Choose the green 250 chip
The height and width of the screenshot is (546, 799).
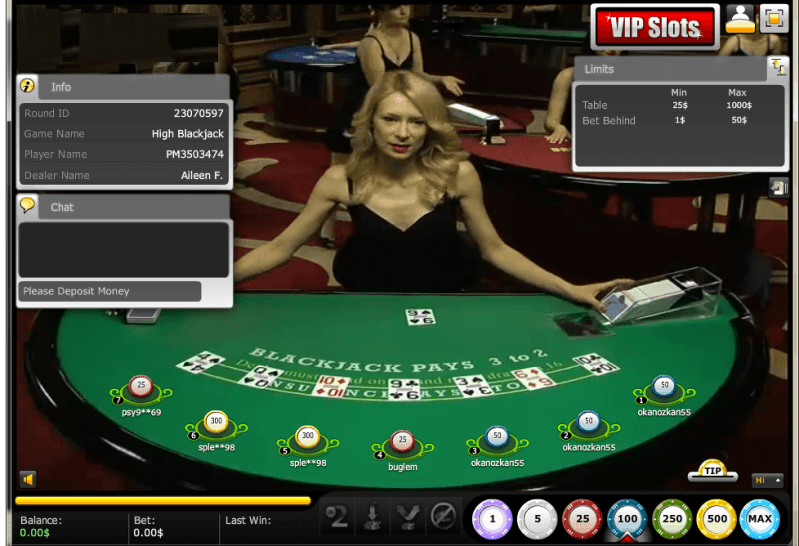(672, 518)
